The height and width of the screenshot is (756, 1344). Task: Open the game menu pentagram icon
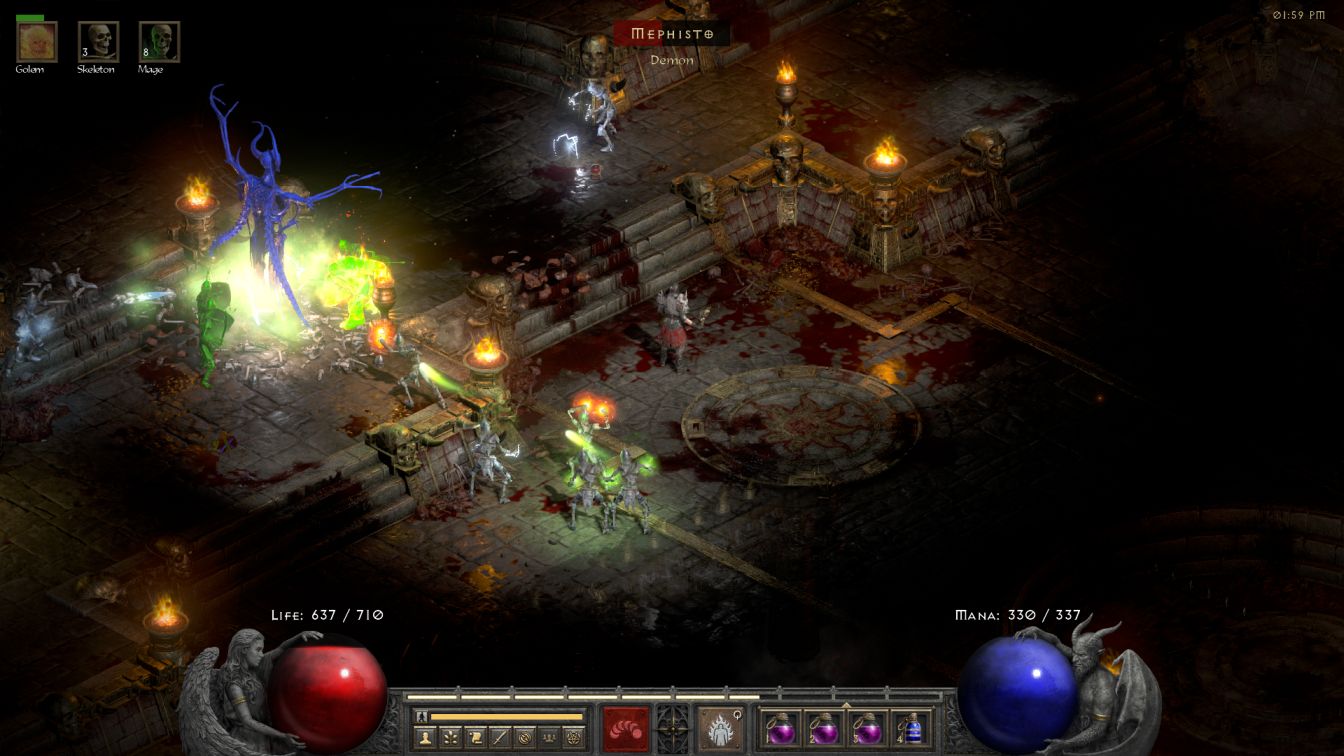coord(574,738)
